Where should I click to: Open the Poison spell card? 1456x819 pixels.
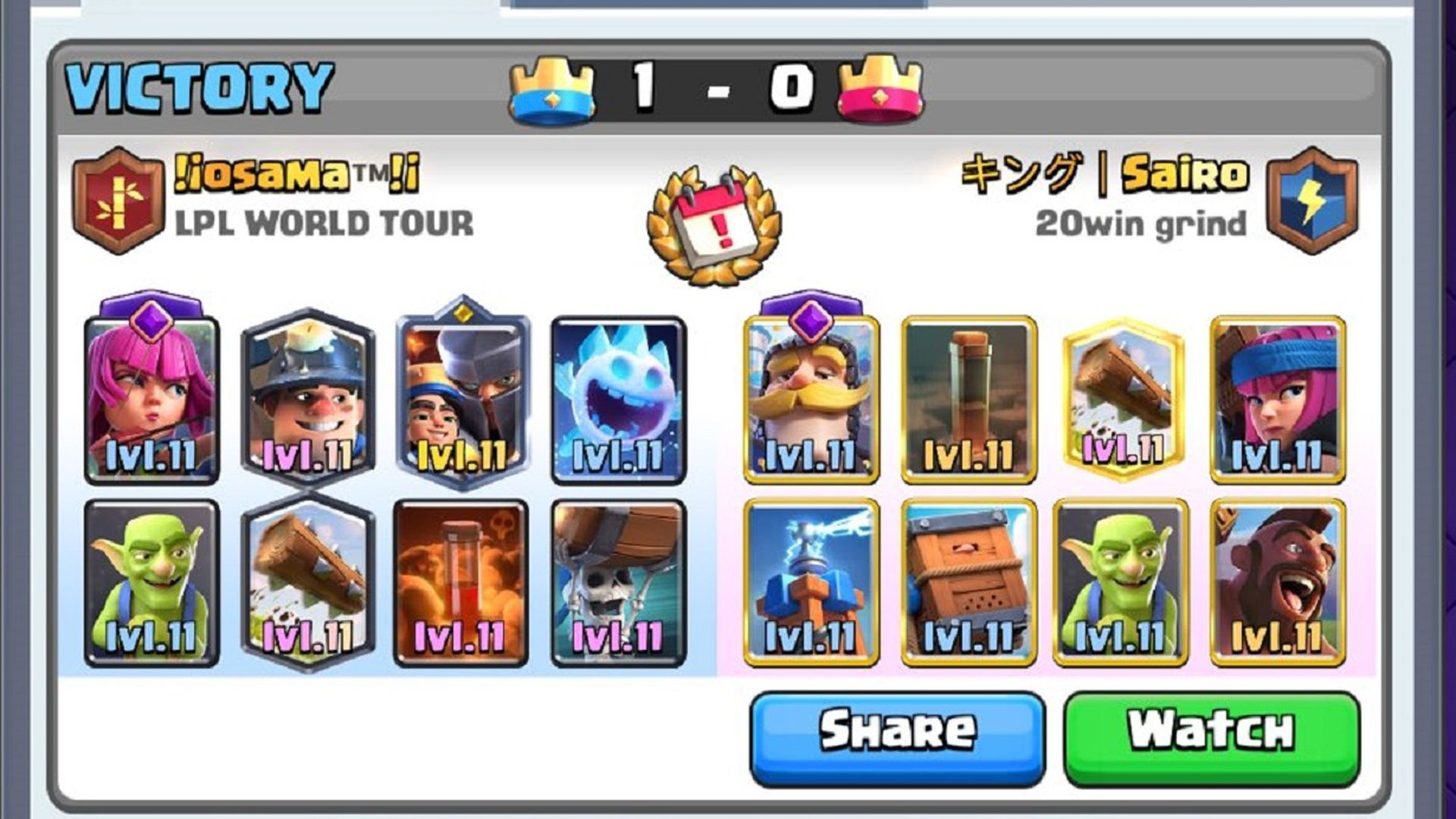click(463, 584)
